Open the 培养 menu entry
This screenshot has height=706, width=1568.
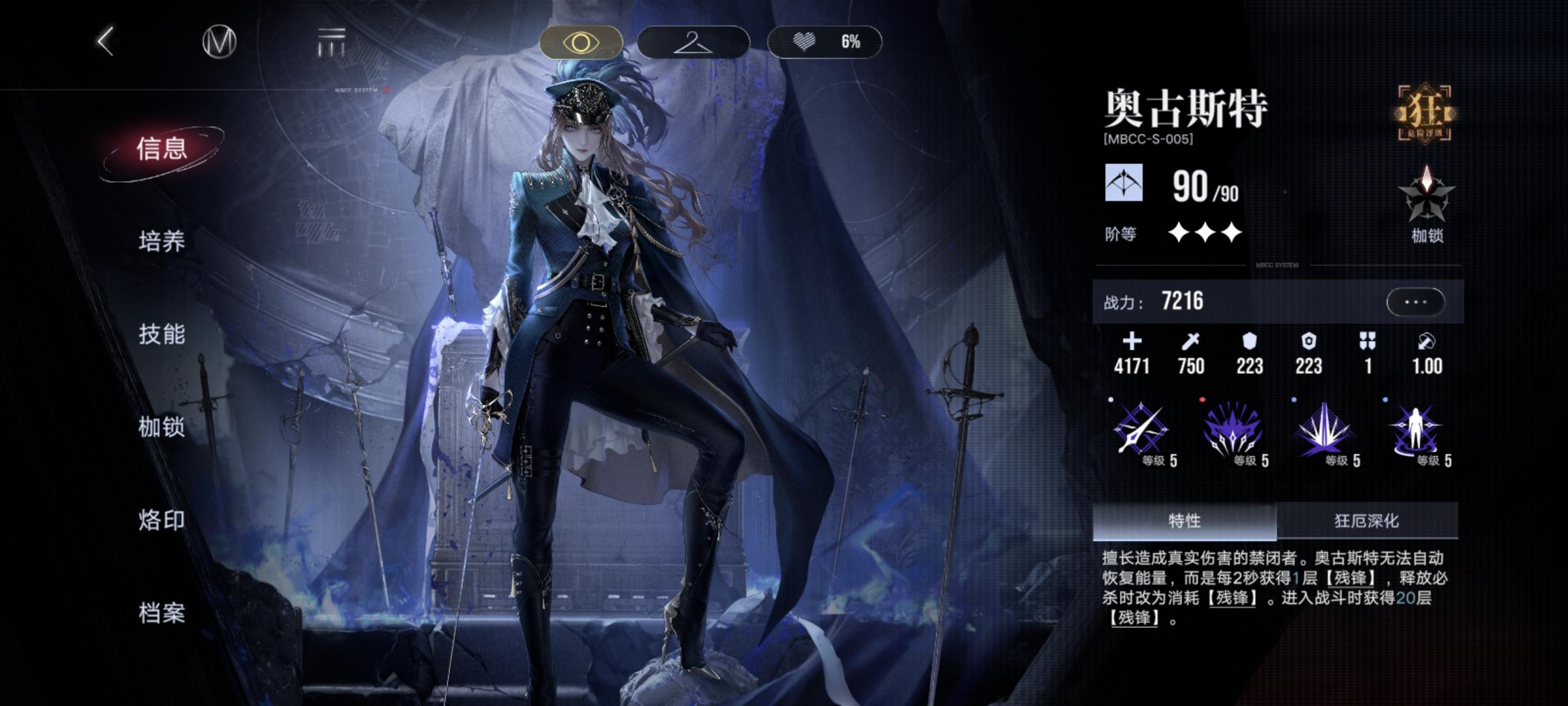[x=161, y=242]
